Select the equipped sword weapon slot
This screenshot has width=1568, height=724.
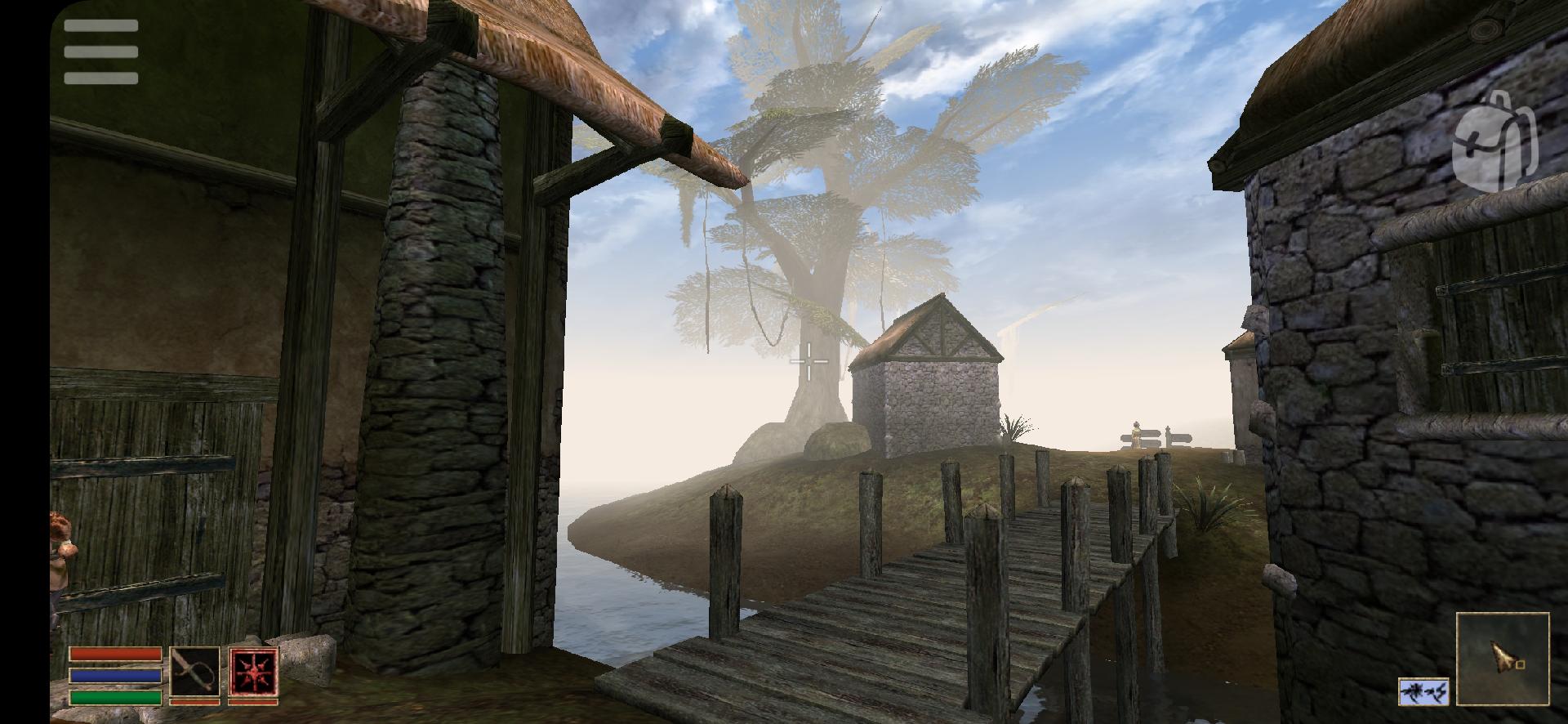pyautogui.click(x=194, y=672)
